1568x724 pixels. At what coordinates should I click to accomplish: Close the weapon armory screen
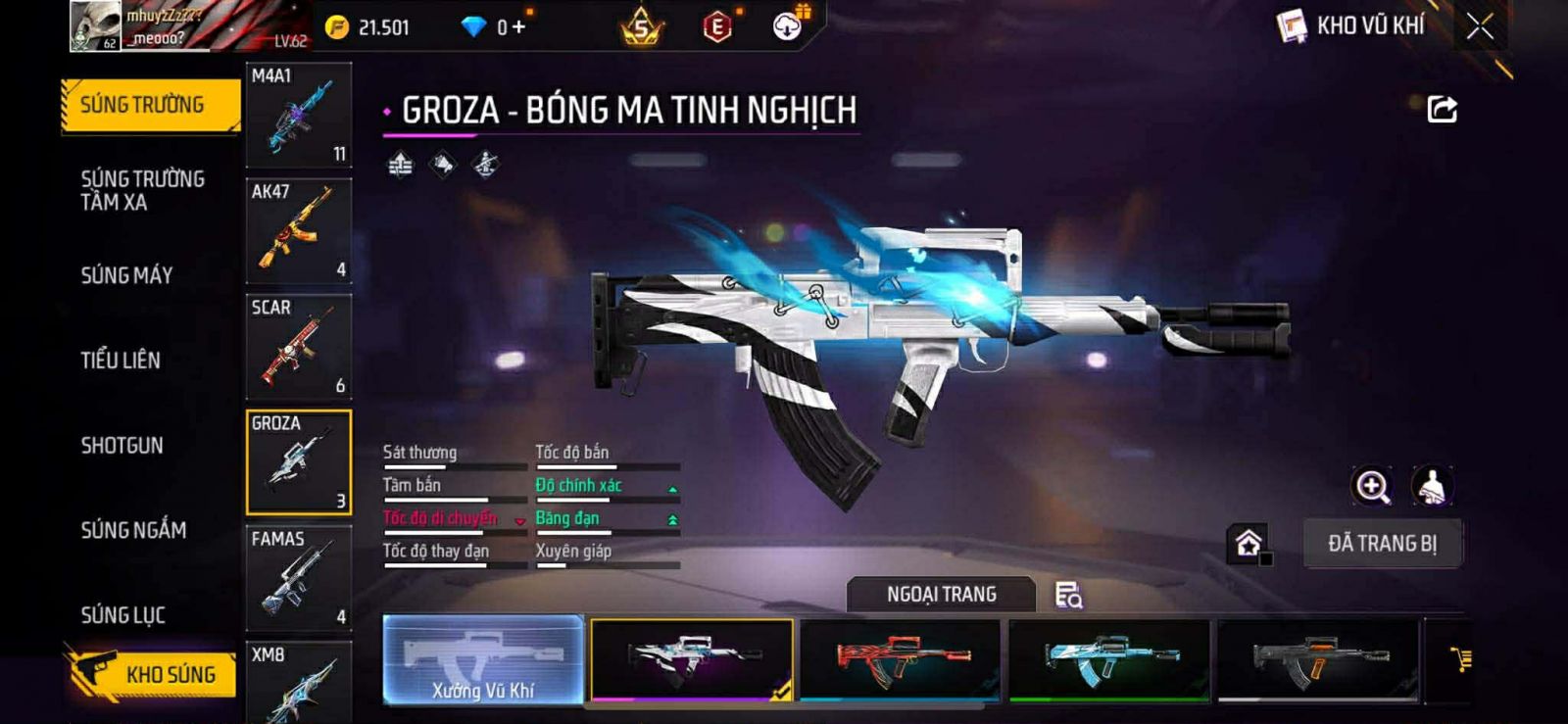pyautogui.click(x=1480, y=26)
